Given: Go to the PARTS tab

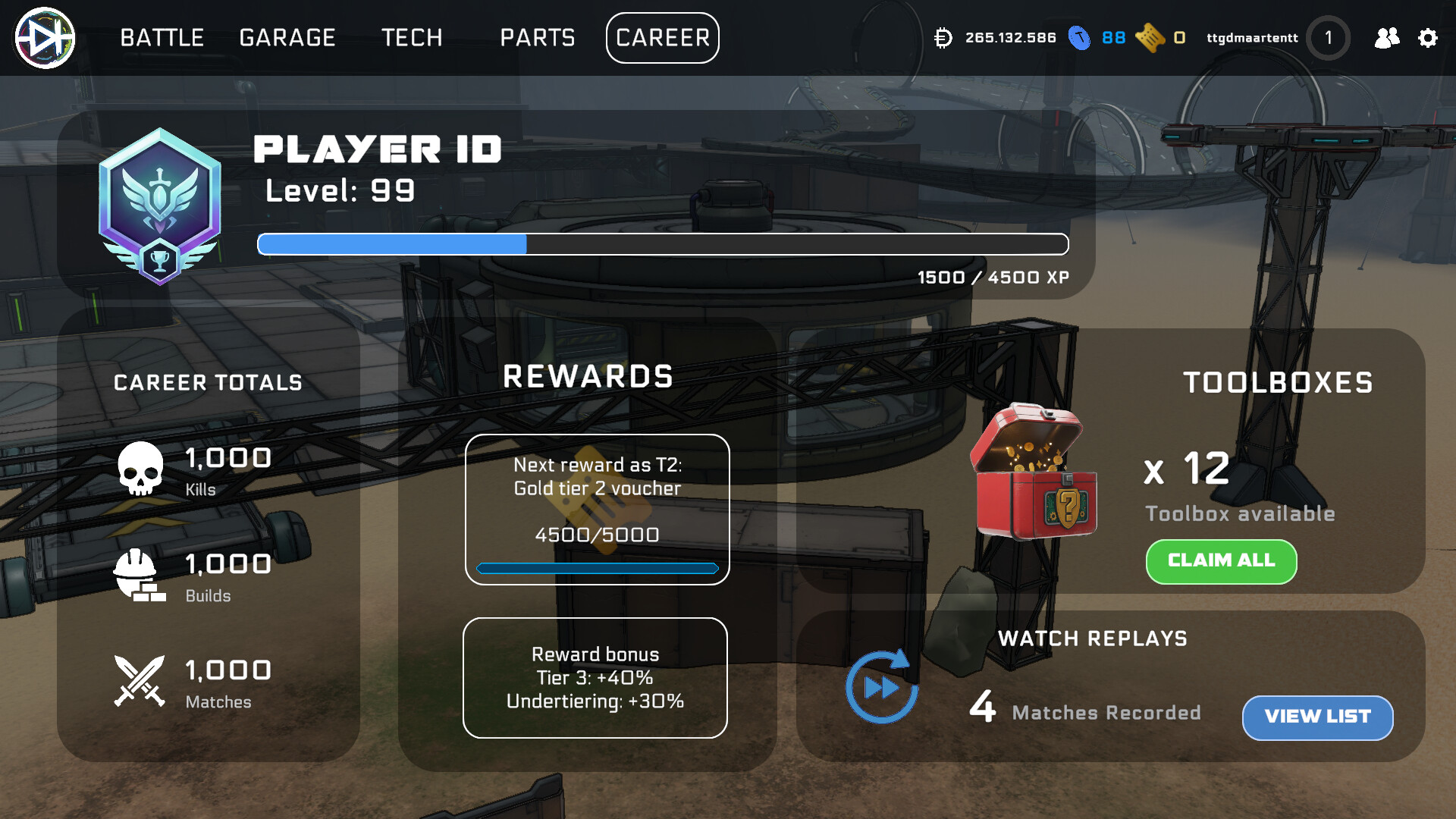Looking at the screenshot, I should [x=538, y=38].
